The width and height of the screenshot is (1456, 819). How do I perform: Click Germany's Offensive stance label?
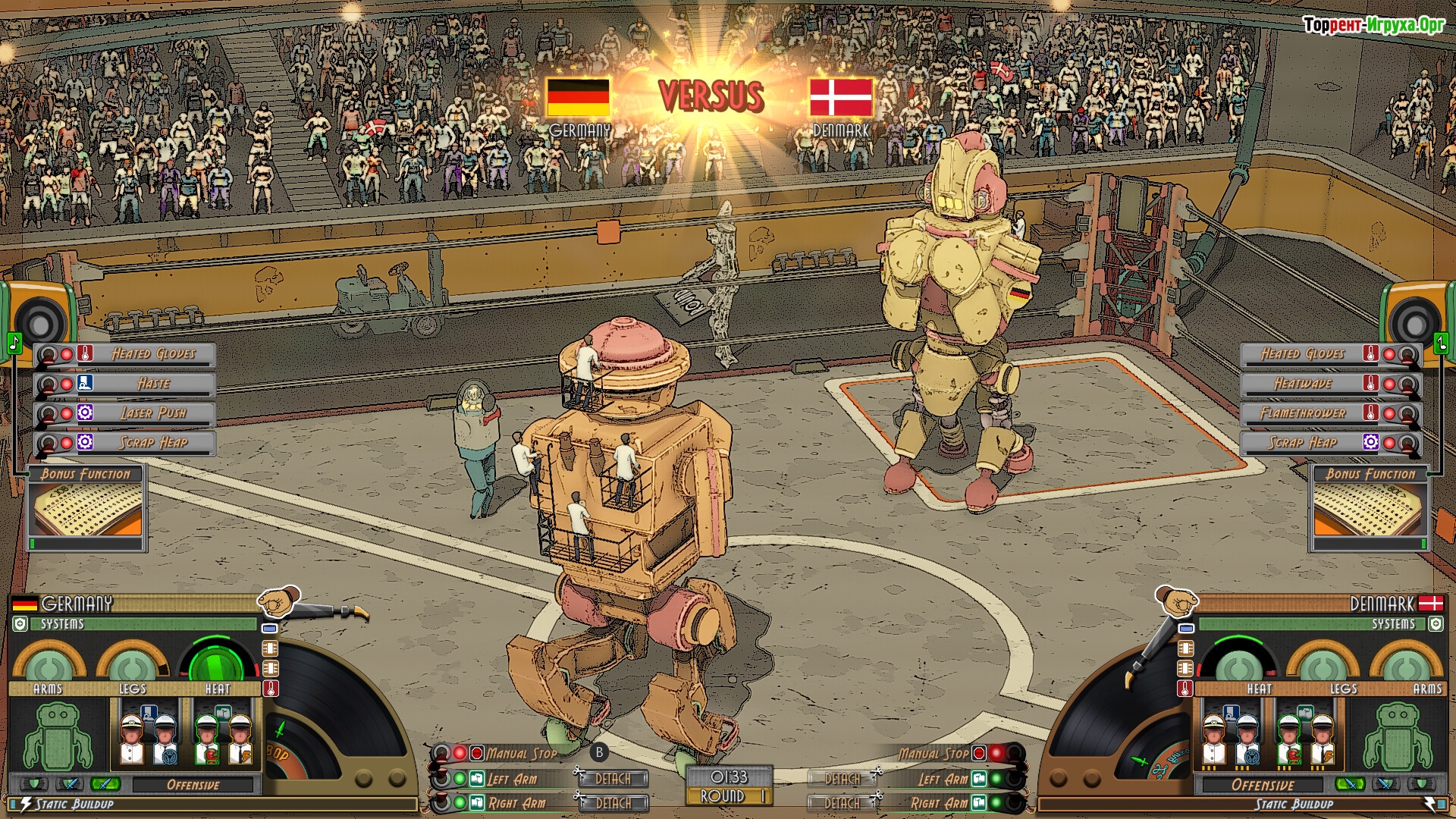click(x=193, y=785)
